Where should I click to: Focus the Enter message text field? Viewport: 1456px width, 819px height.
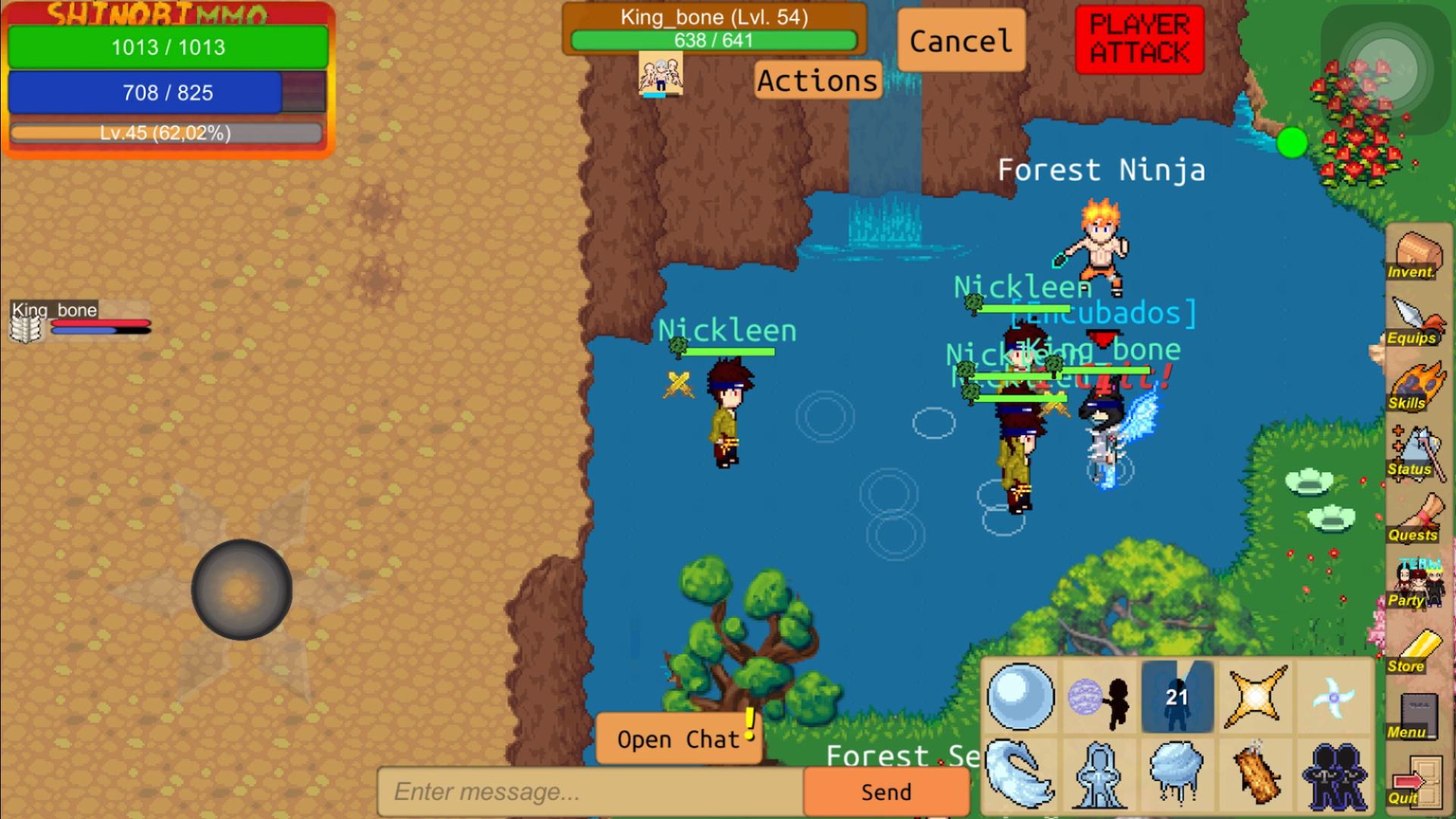pyautogui.click(x=590, y=792)
